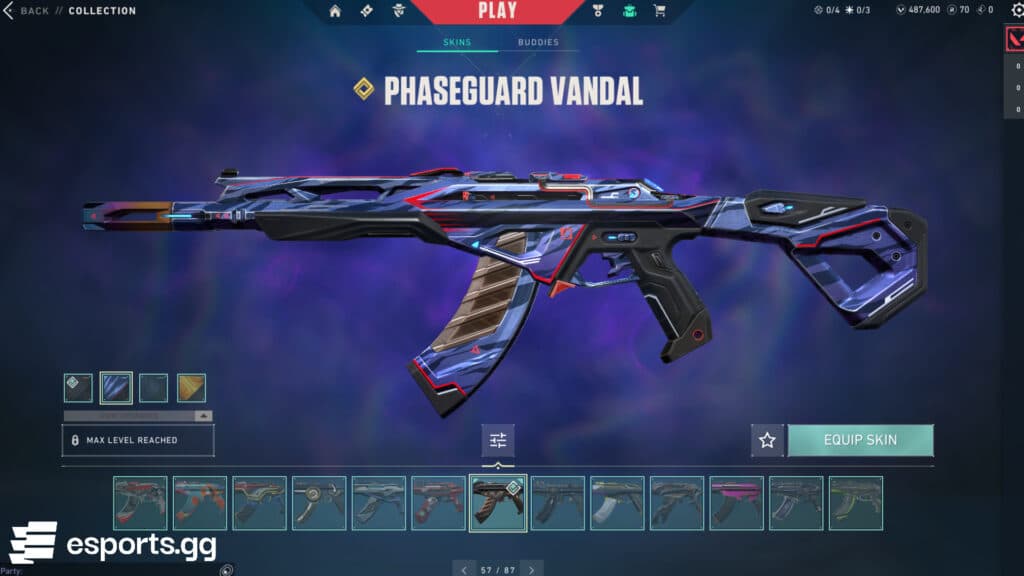Go to the previous page of skins
This screenshot has height=576, width=1024.
point(463,569)
